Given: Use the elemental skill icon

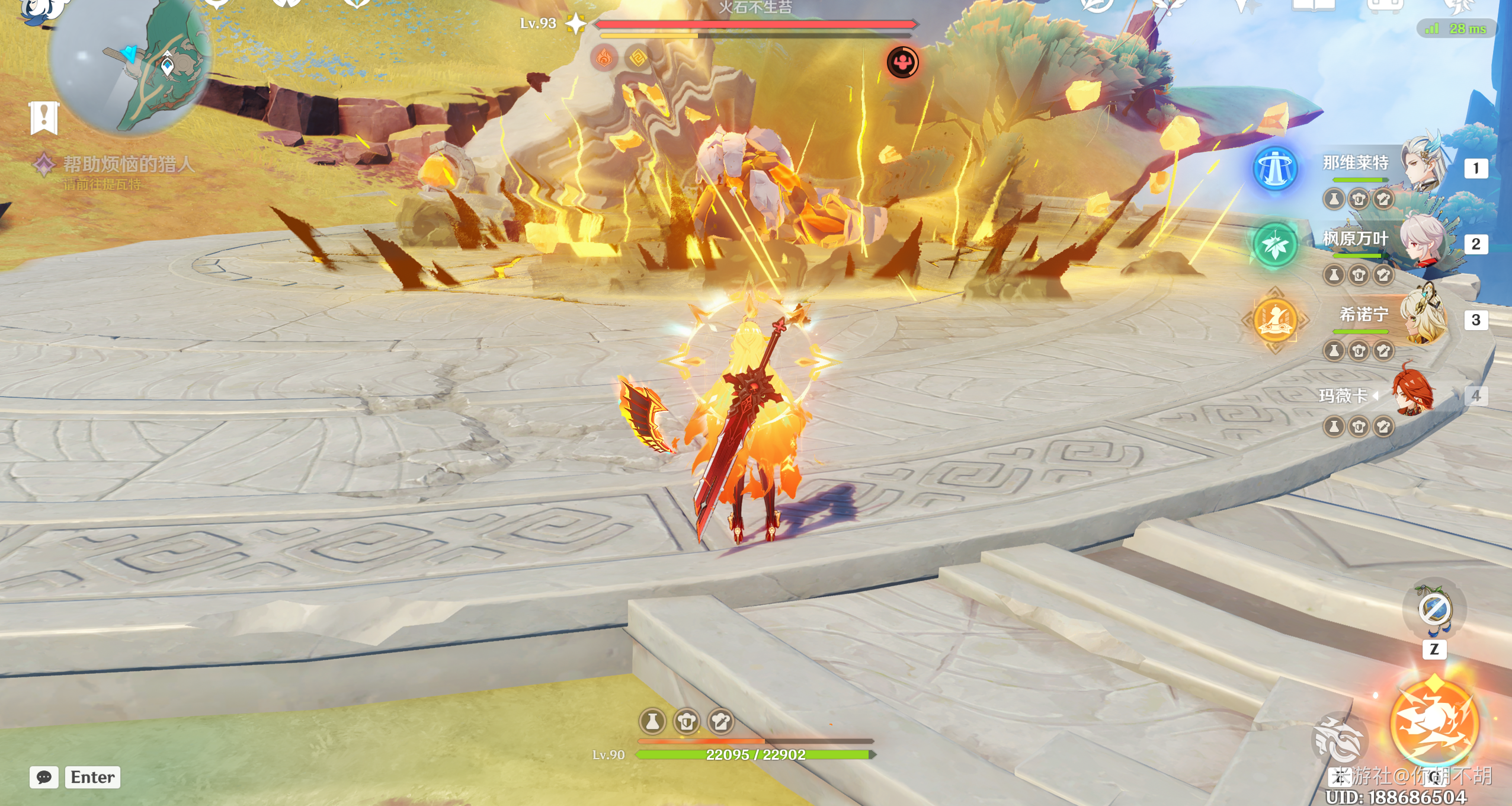Looking at the screenshot, I should coord(1340,741).
